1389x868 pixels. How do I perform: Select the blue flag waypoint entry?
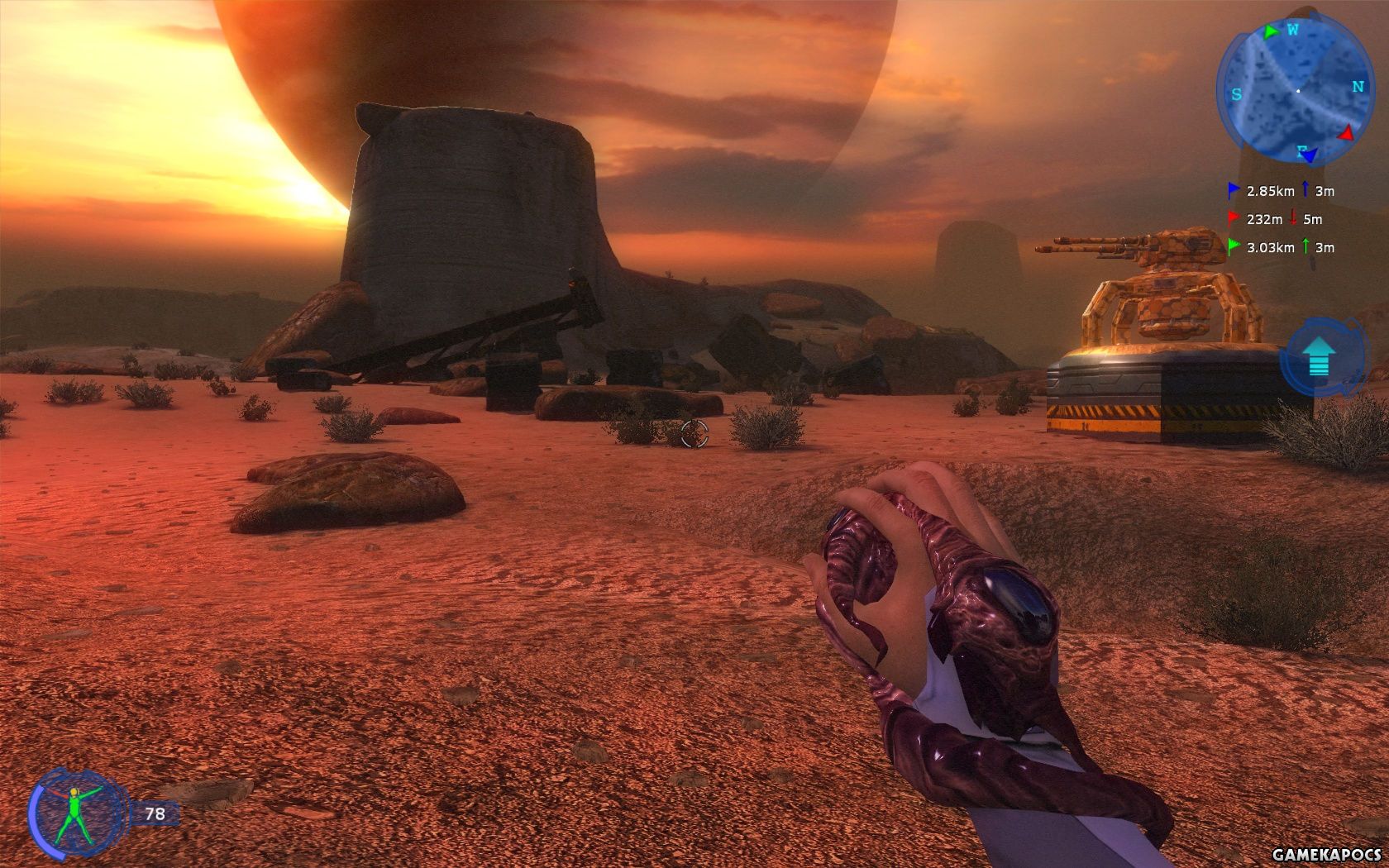coord(1280,191)
